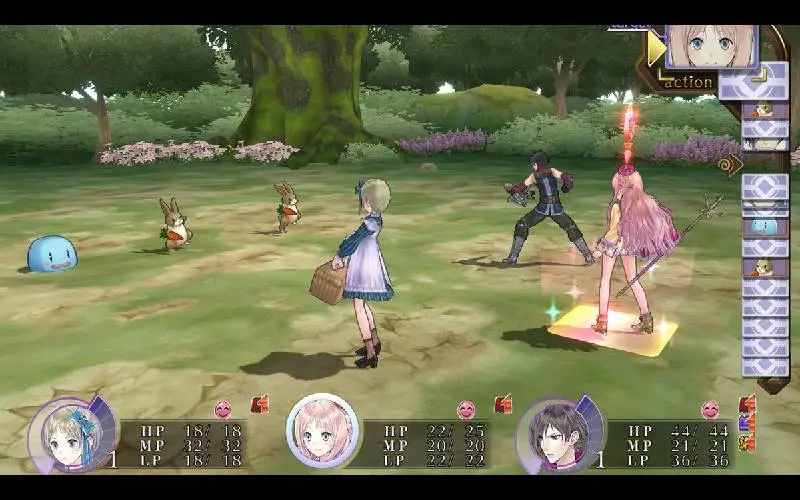800x500 pixels.
Task: Select the active character portrait in turn order
Action: click(711, 46)
